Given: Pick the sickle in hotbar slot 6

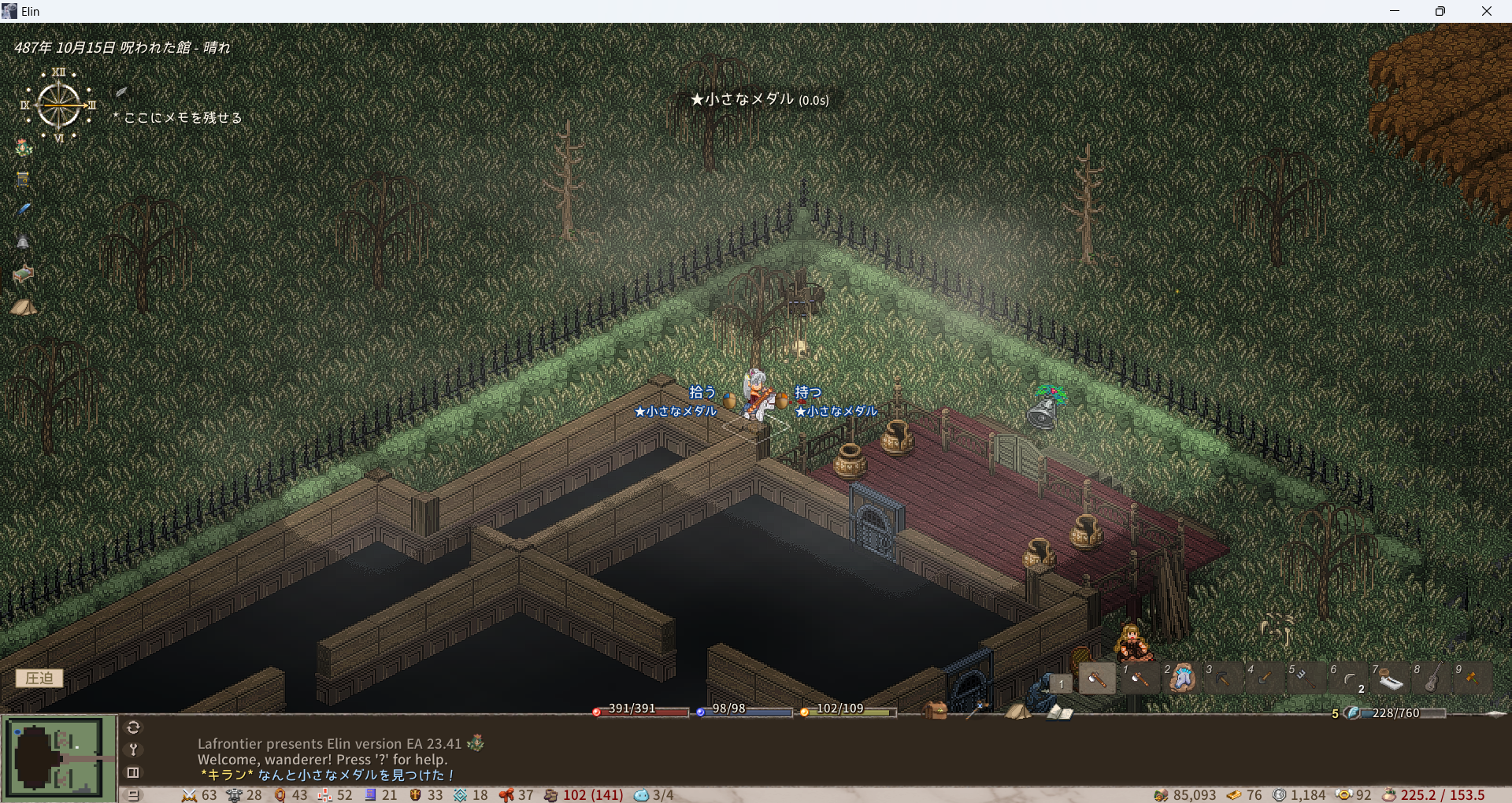Looking at the screenshot, I should [1348, 678].
